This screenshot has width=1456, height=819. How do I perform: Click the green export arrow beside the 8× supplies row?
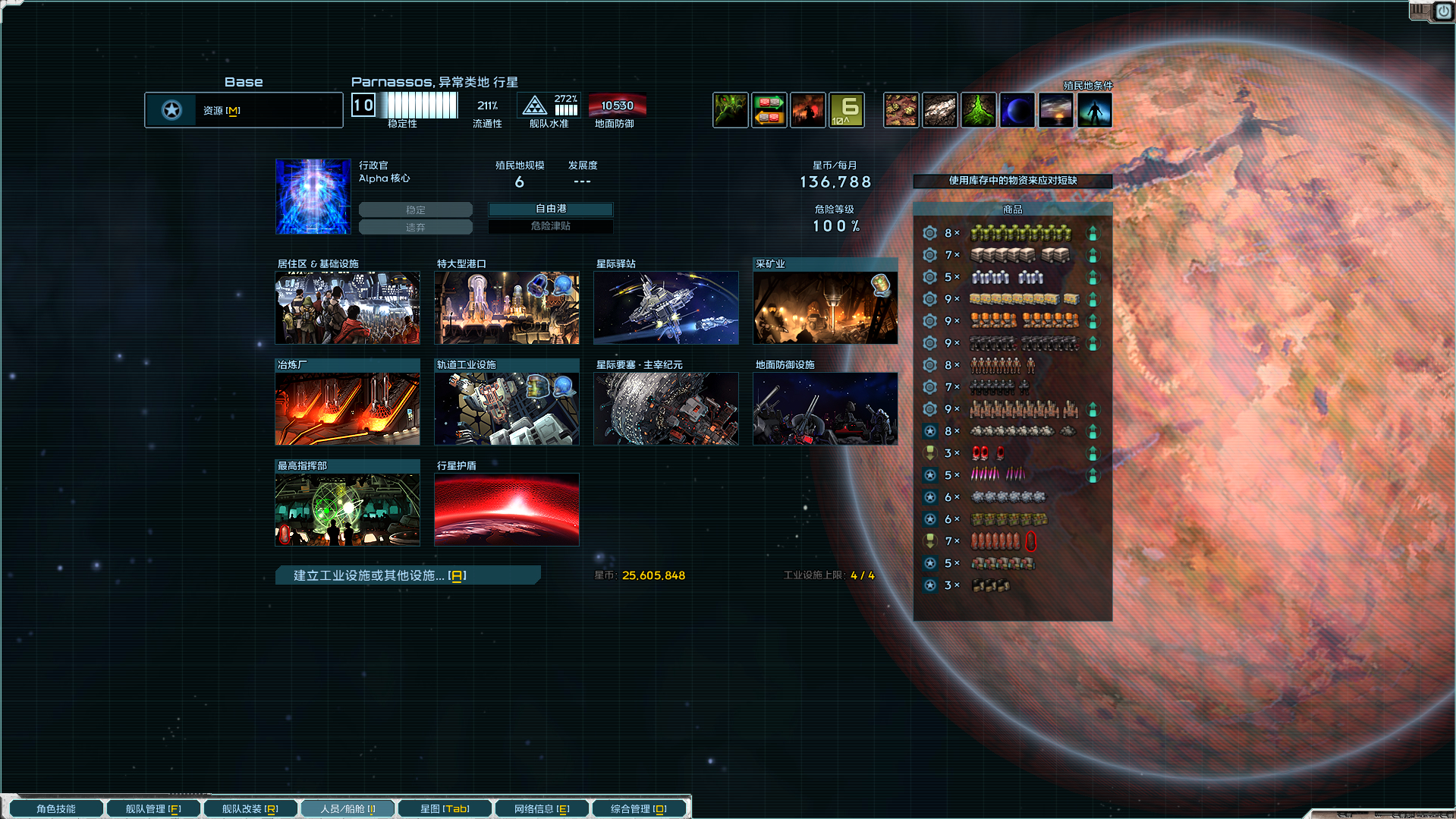coord(1093,233)
